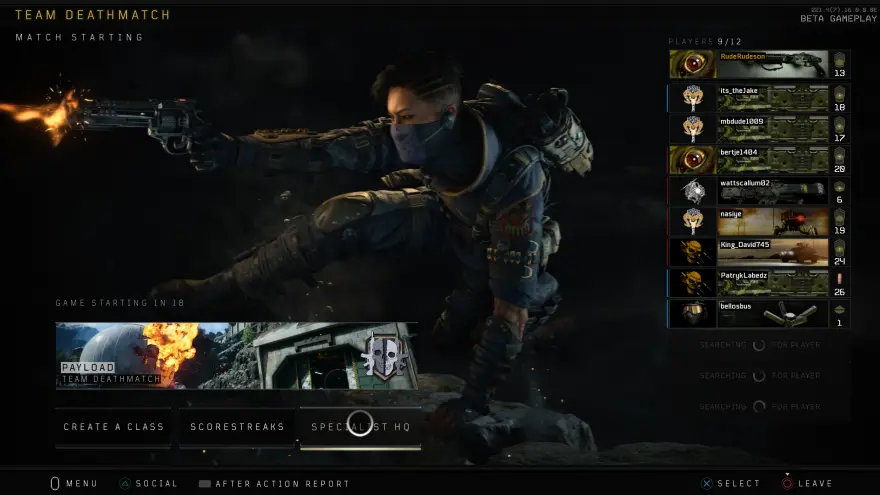Leave the lobby
Viewport: 880px width, 495px height.
click(806, 484)
